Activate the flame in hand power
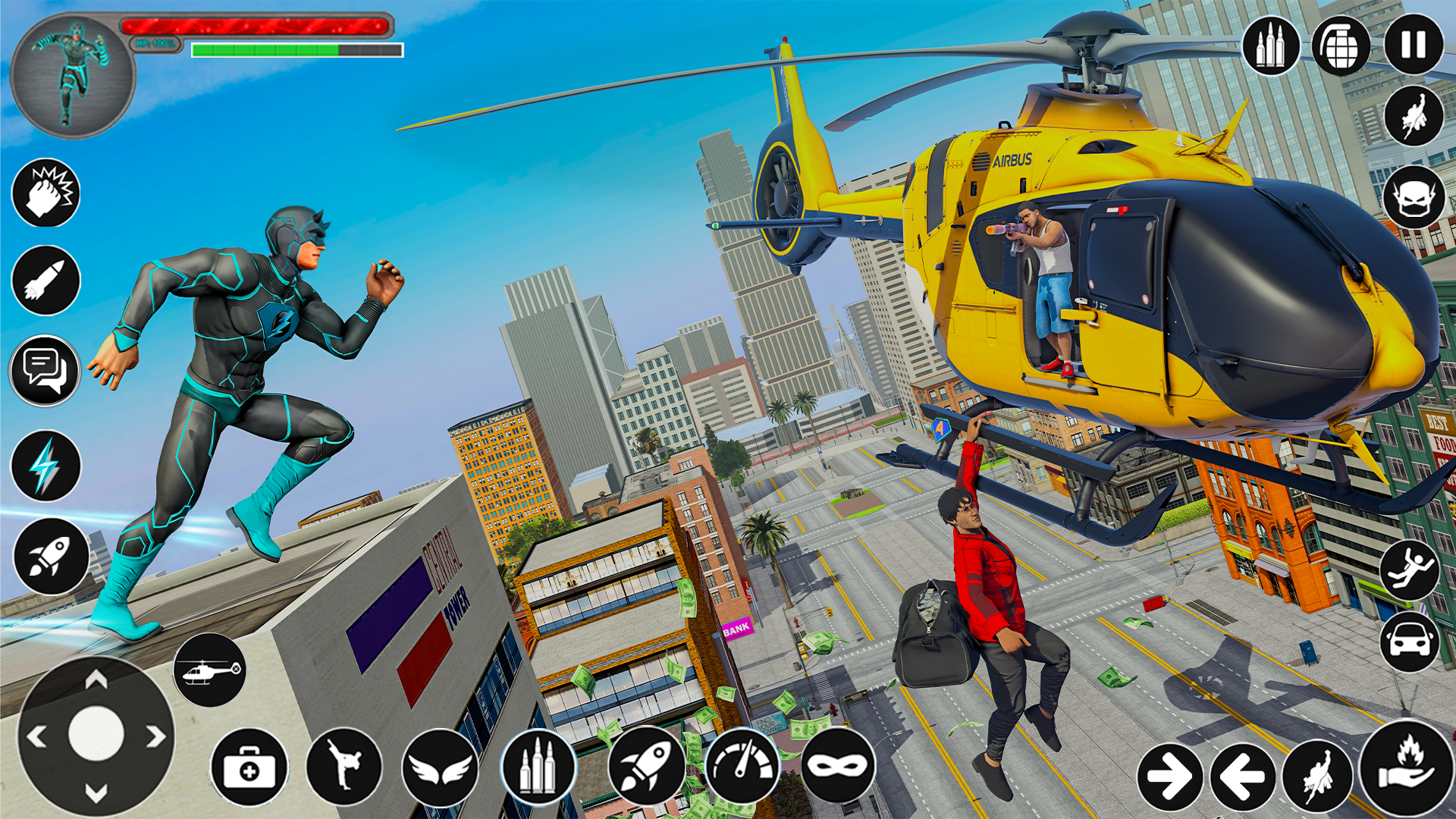 1407,767
